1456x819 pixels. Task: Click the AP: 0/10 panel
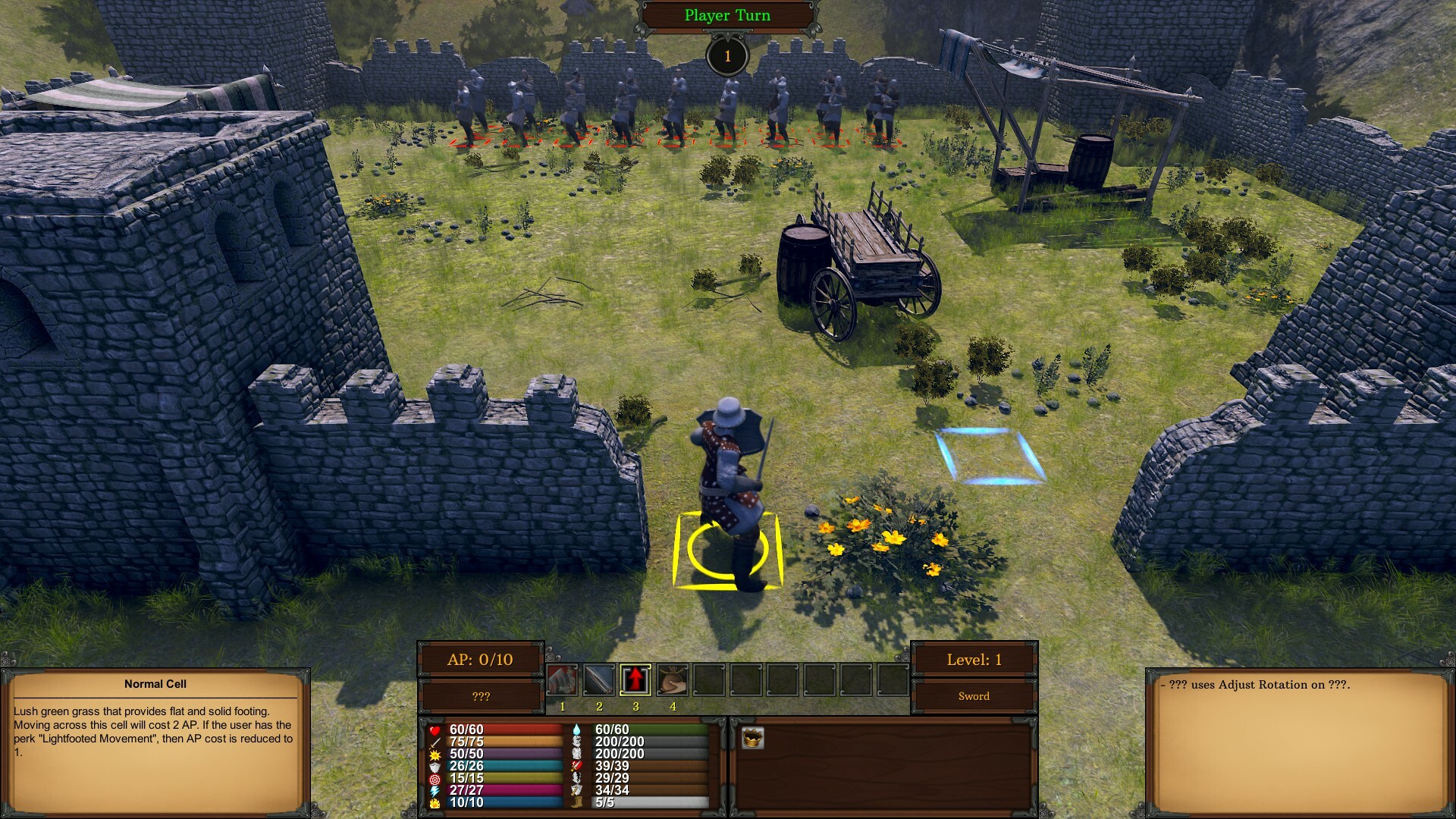pyautogui.click(x=482, y=659)
